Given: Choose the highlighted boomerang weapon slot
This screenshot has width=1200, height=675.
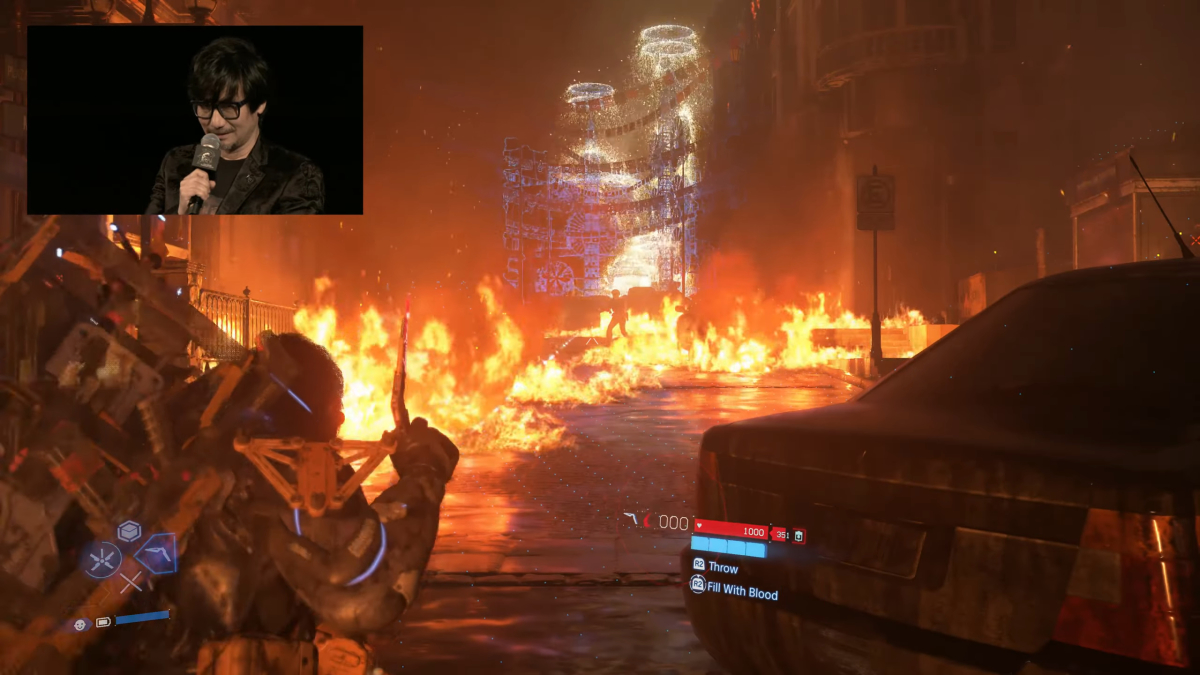Looking at the screenshot, I should coord(156,554).
